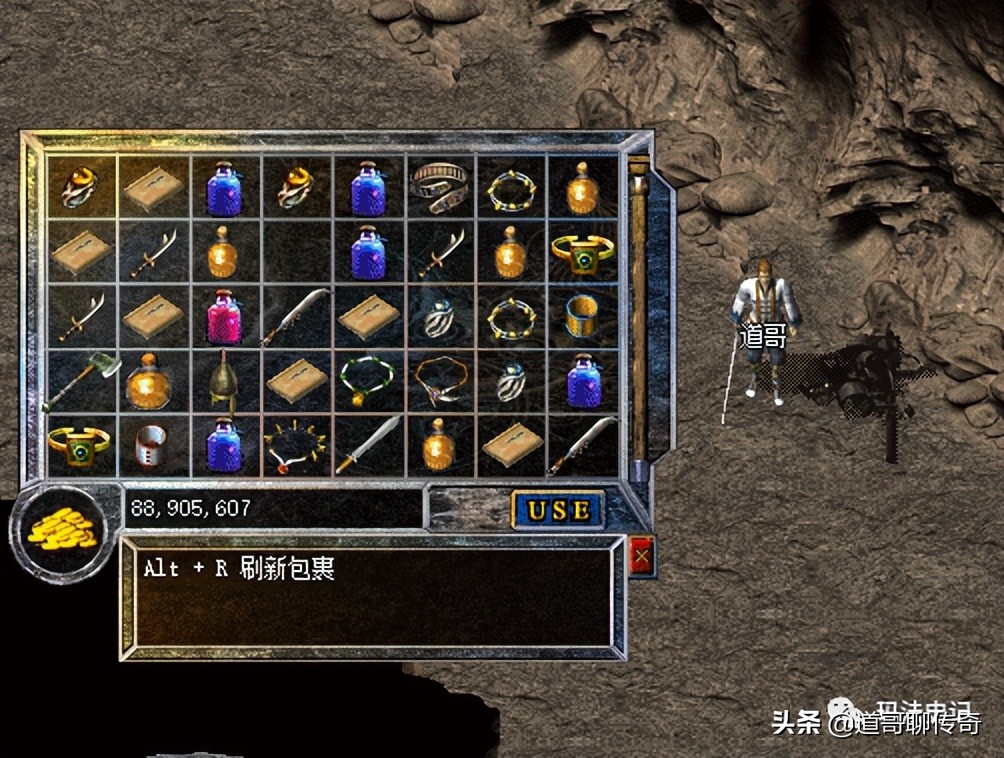Viewport: 1004px width, 758px height.
Task: Close the bag with the red X
Action: click(642, 556)
